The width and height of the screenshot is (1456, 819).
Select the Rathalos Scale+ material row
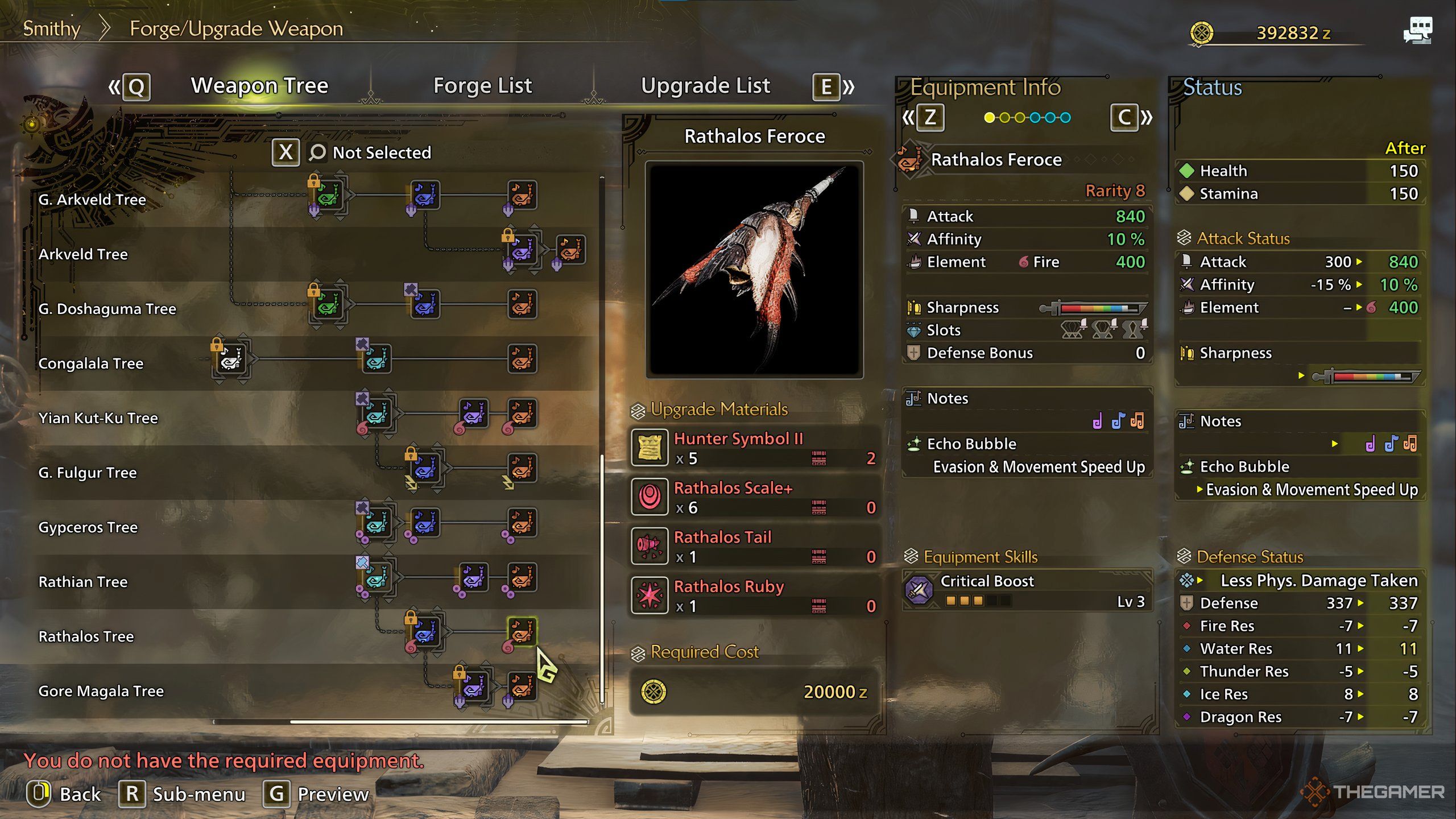coord(754,498)
